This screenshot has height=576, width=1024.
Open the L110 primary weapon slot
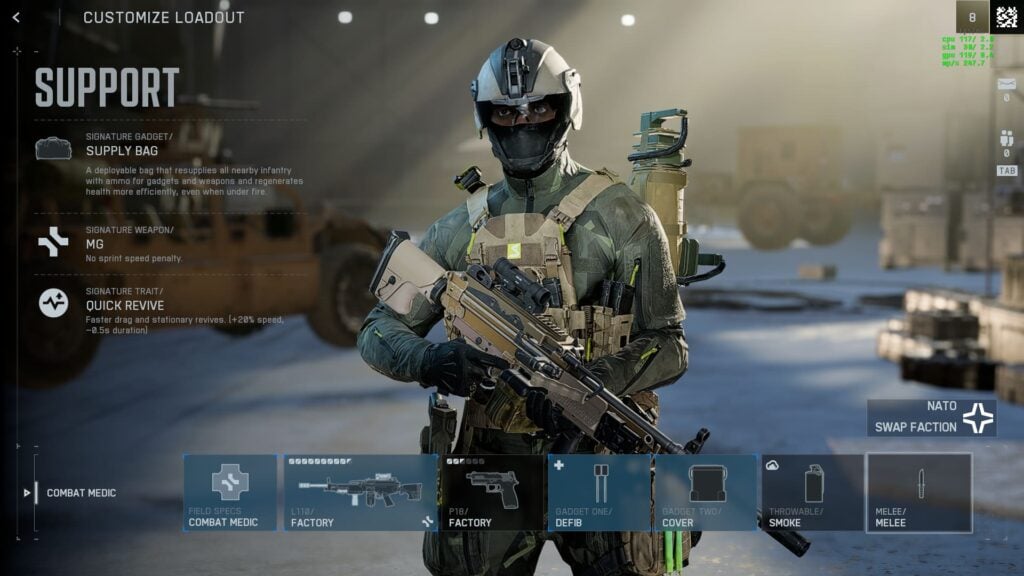pos(360,492)
